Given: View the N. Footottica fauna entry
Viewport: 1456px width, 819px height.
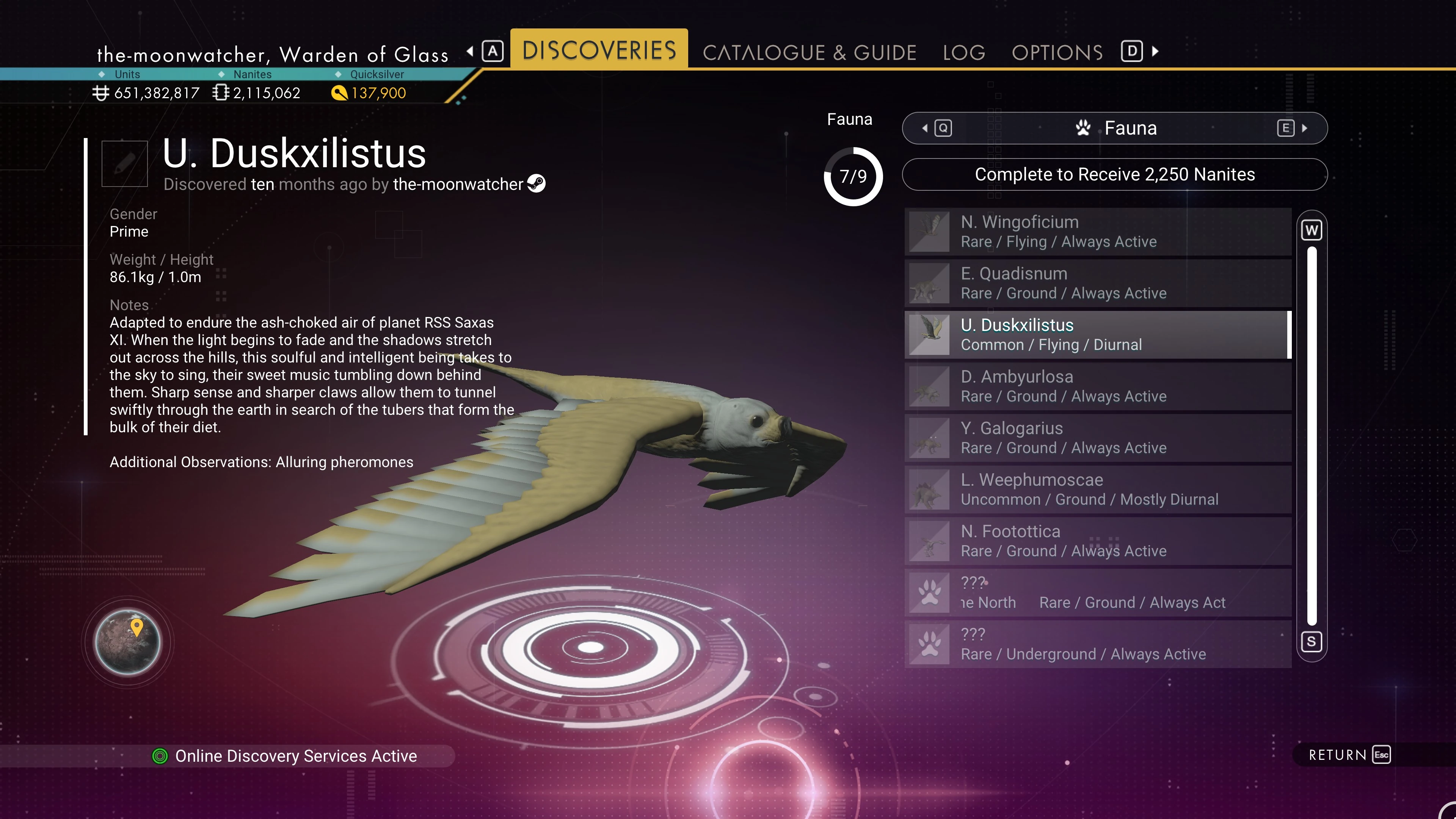Looking at the screenshot, I should click(x=1097, y=541).
